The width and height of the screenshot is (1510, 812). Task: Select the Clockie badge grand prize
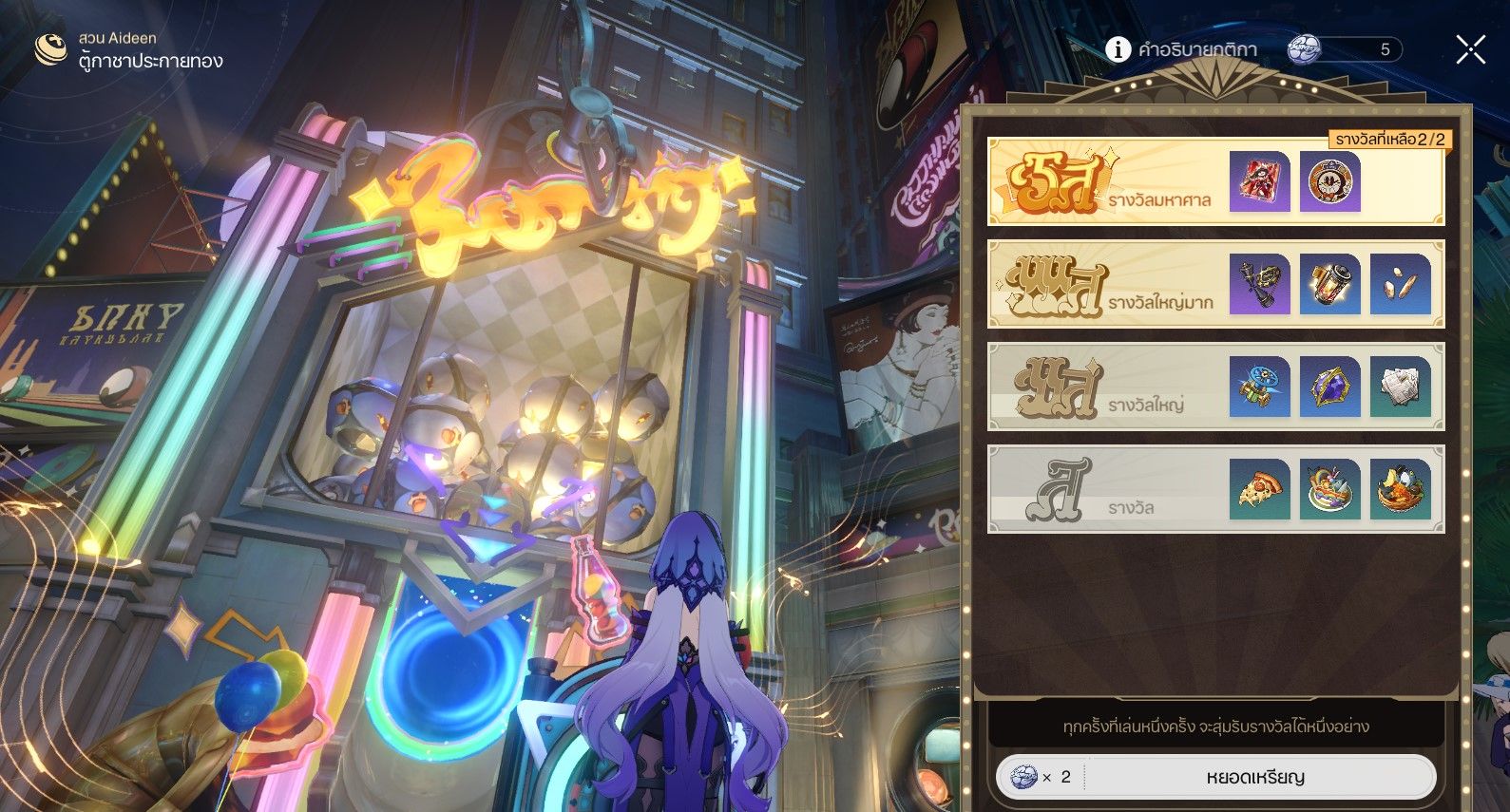(1329, 181)
